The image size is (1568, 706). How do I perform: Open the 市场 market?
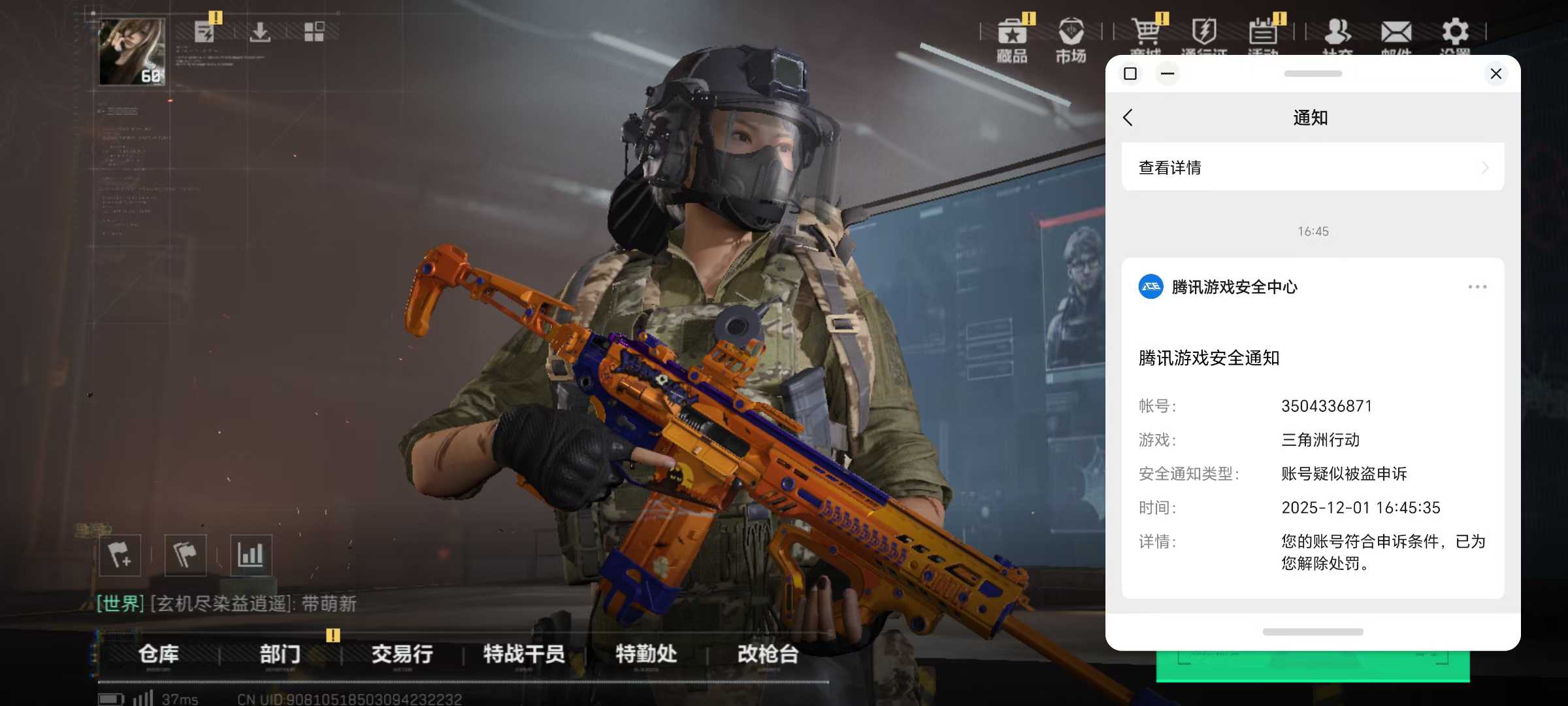click(x=1071, y=41)
